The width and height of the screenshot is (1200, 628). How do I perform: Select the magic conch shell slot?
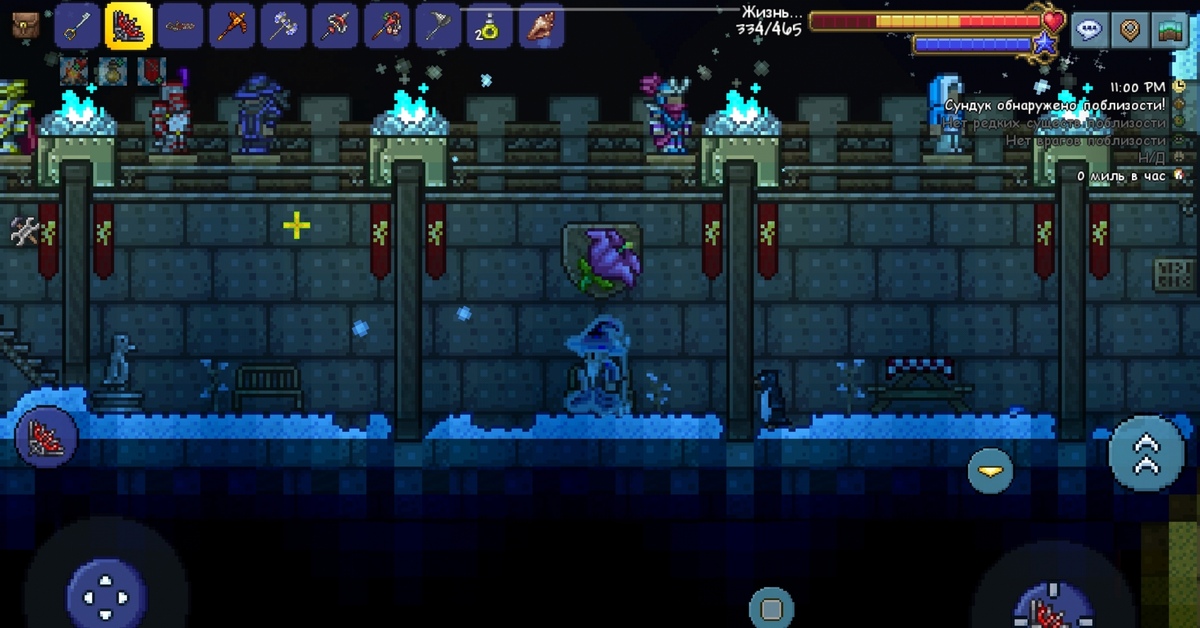[x=541, y=26]
